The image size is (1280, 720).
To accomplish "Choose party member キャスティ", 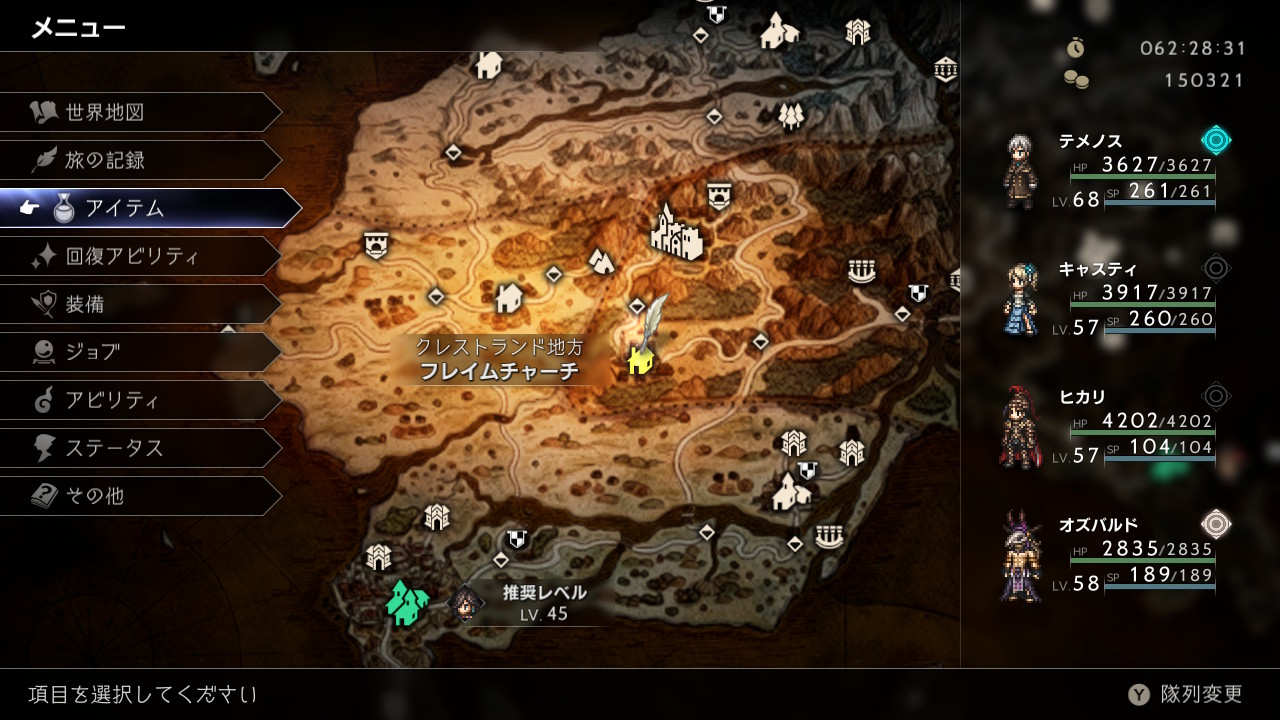I will [x=1110, y=300].
